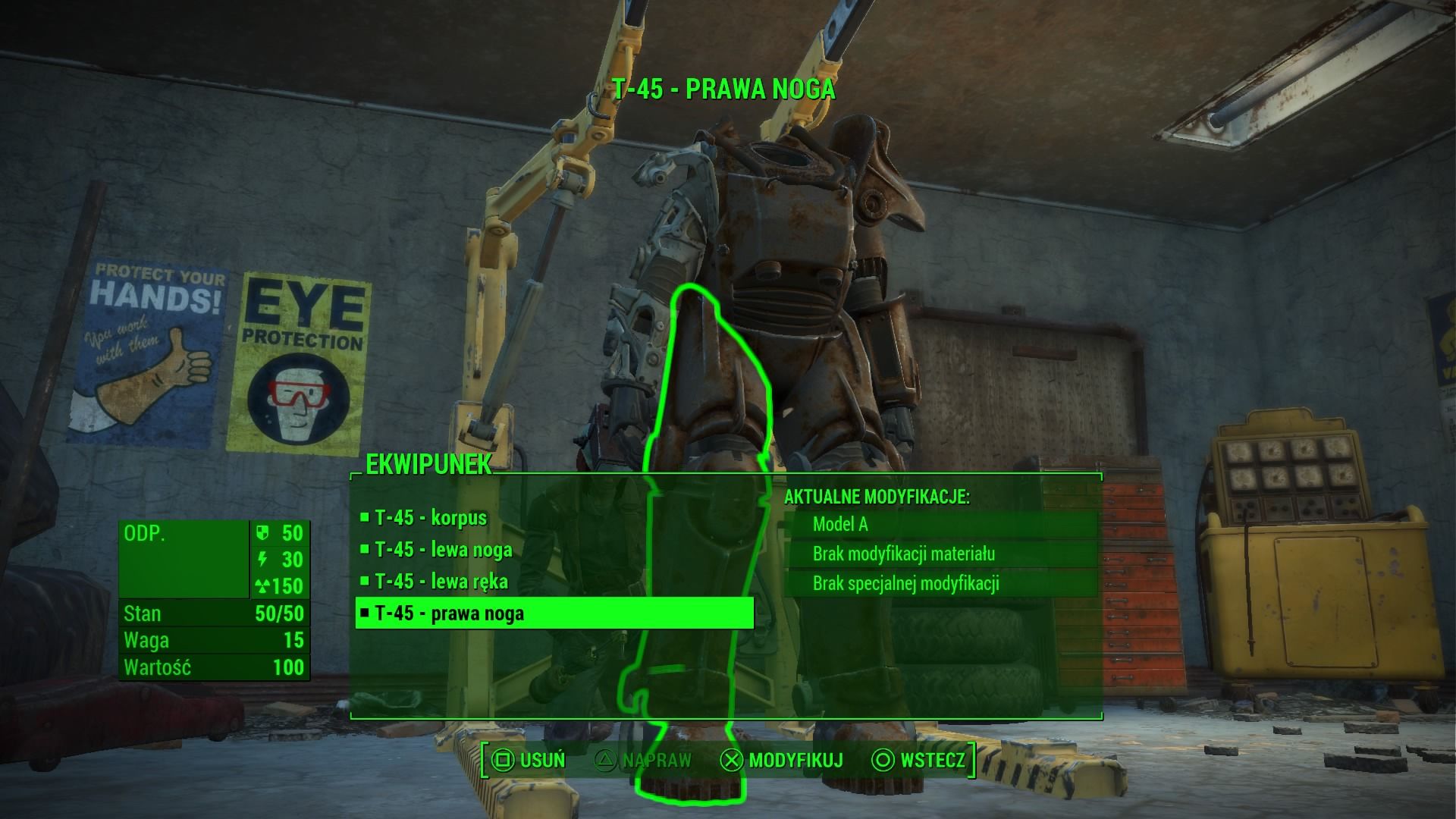Click the radiation resistance icon showing 150
Image resolution: width=1456 pixels, height=819 pixels.
pyautogui.click(x=262, y=586)
